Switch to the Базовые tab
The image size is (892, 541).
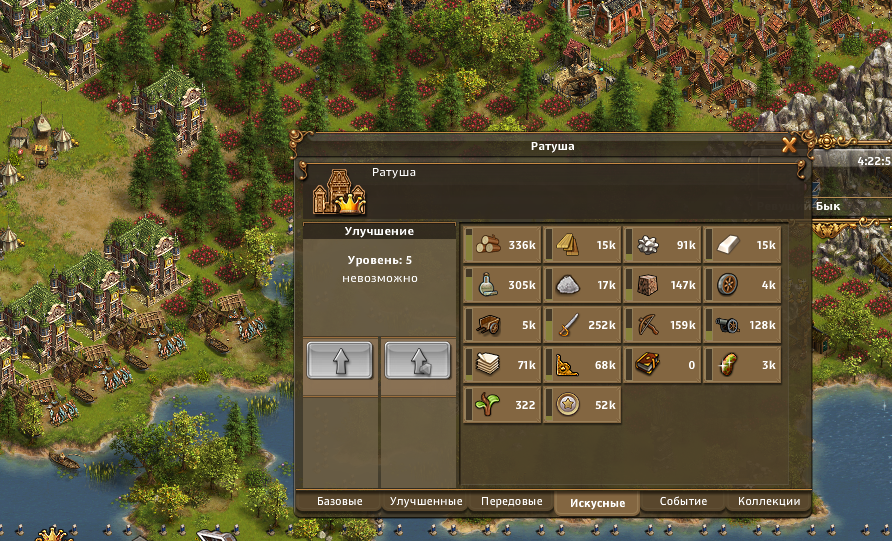pos(339,501)
